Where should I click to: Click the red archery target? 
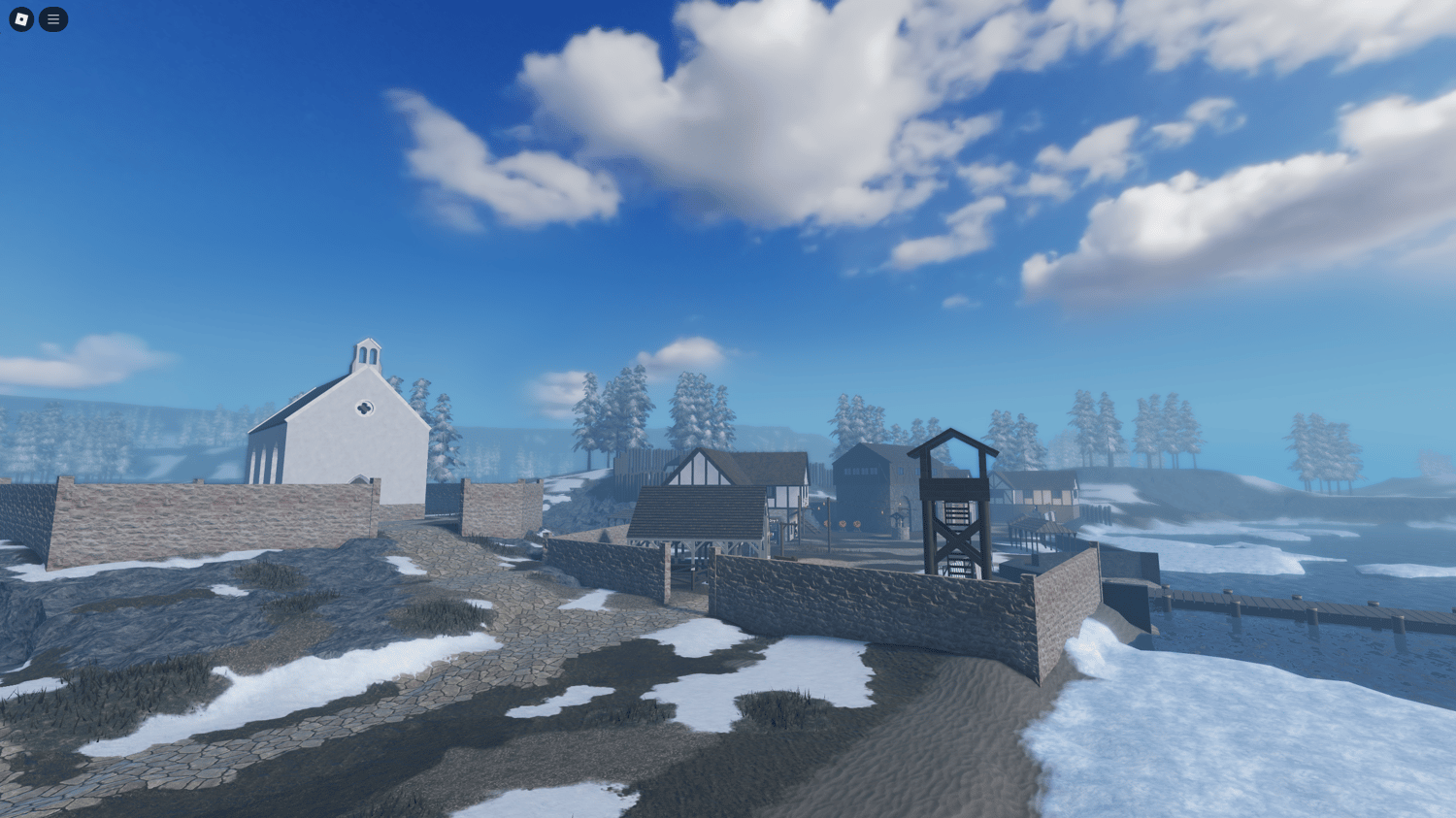(844, 525)
